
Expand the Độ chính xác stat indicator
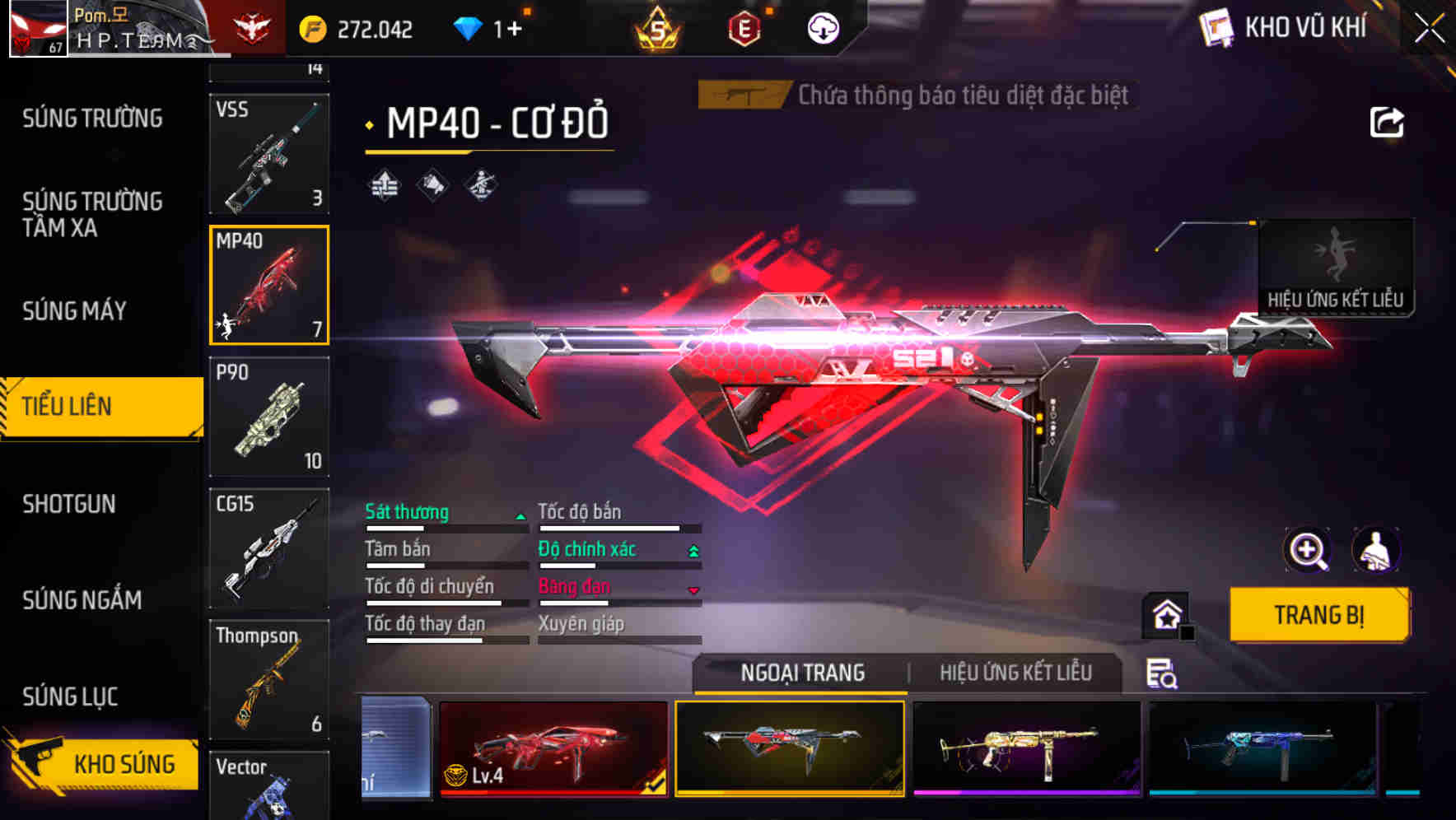tap(694, 549)
